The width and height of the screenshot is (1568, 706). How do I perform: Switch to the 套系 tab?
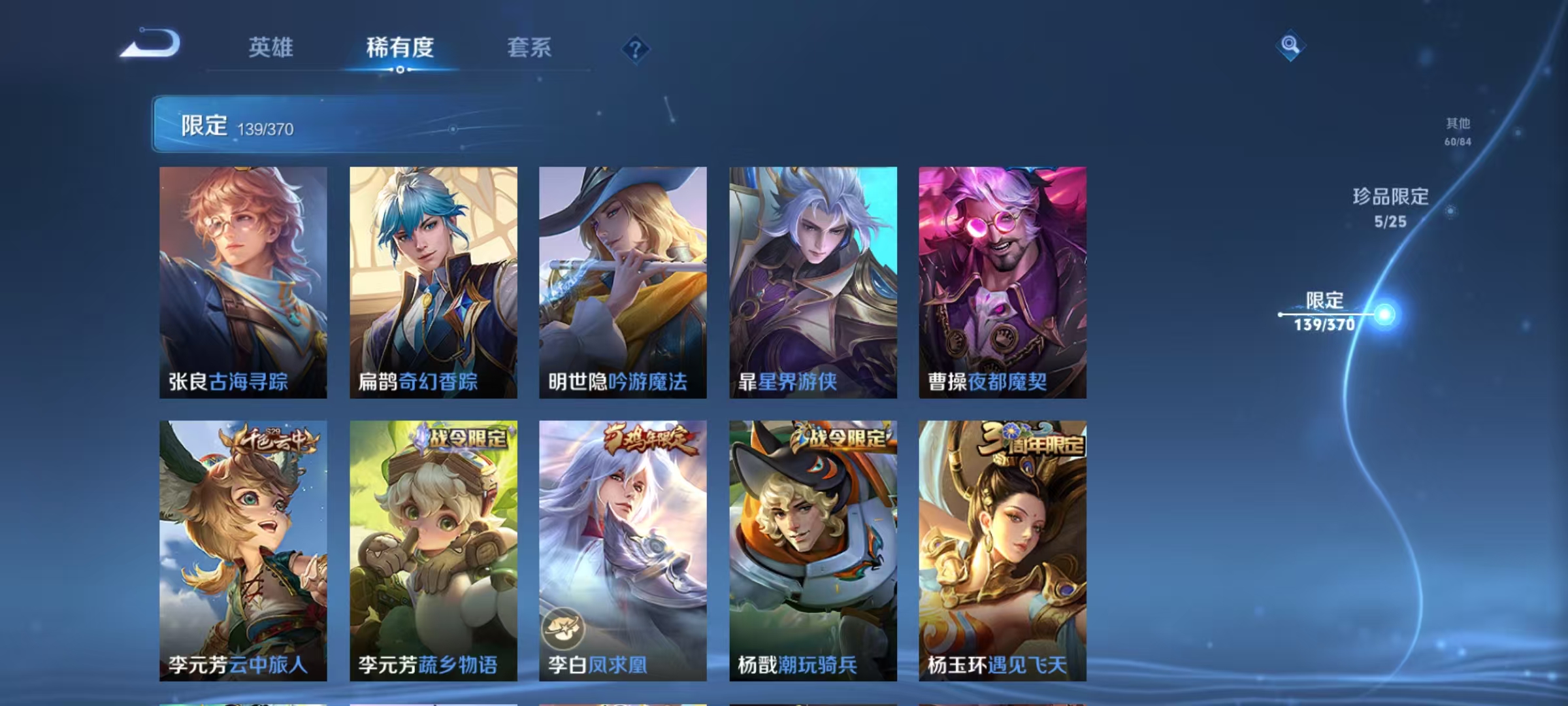coord(530,48)
